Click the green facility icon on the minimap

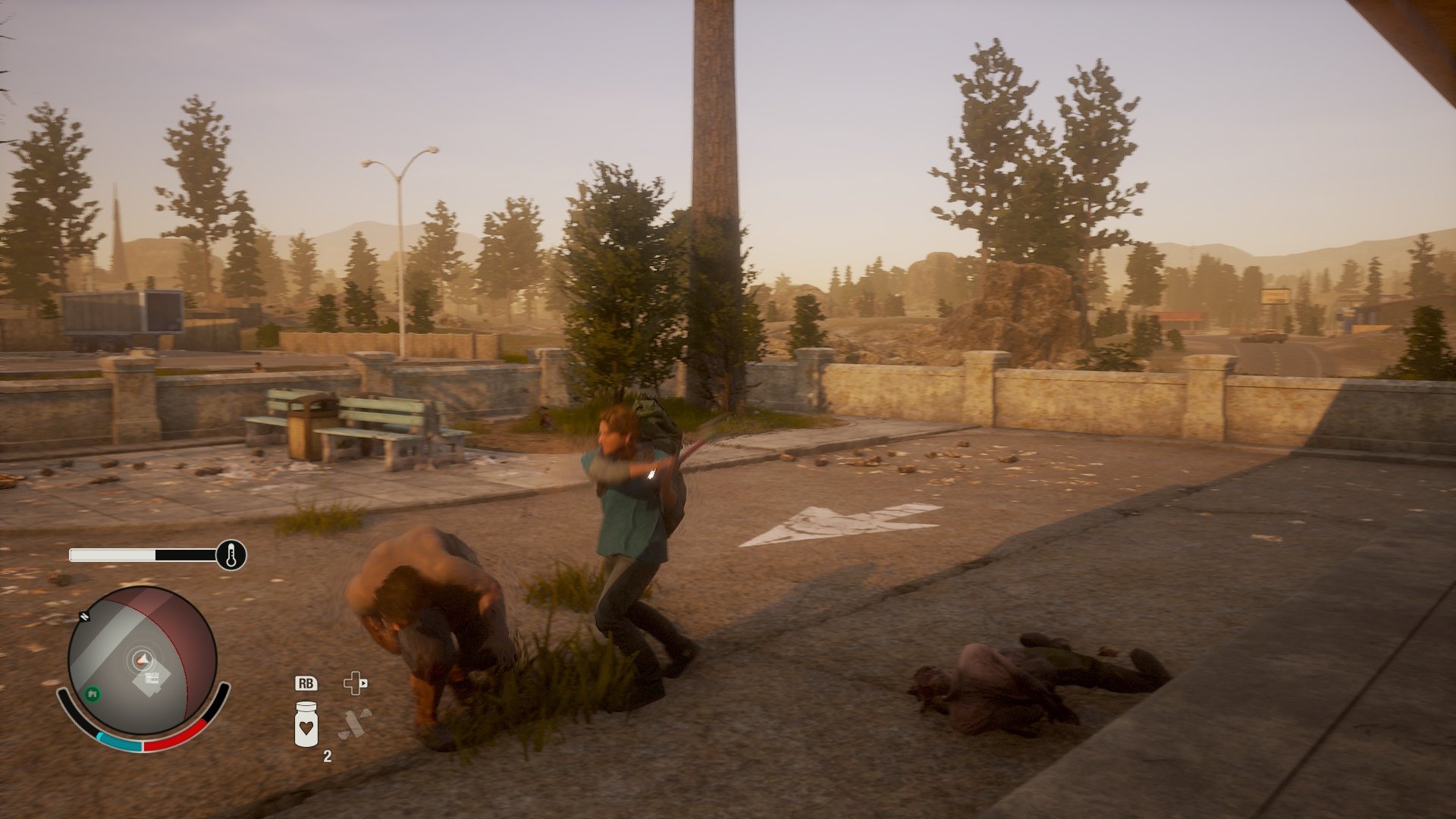click(92, 694)
